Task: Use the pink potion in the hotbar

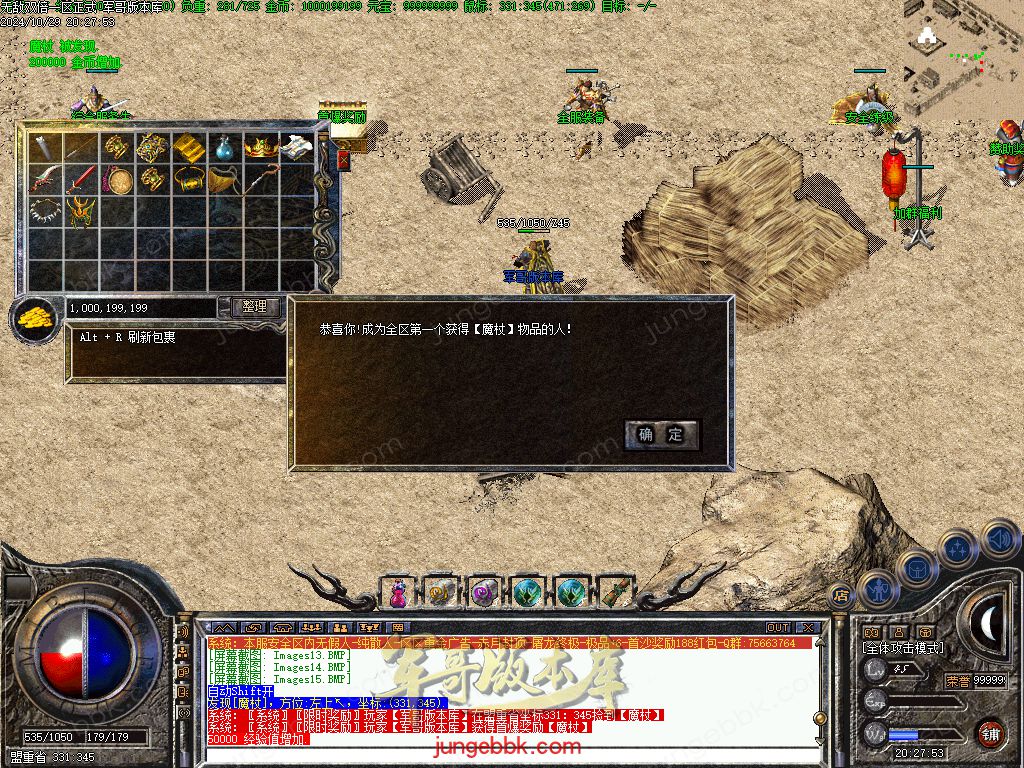Action: [398, 592]
